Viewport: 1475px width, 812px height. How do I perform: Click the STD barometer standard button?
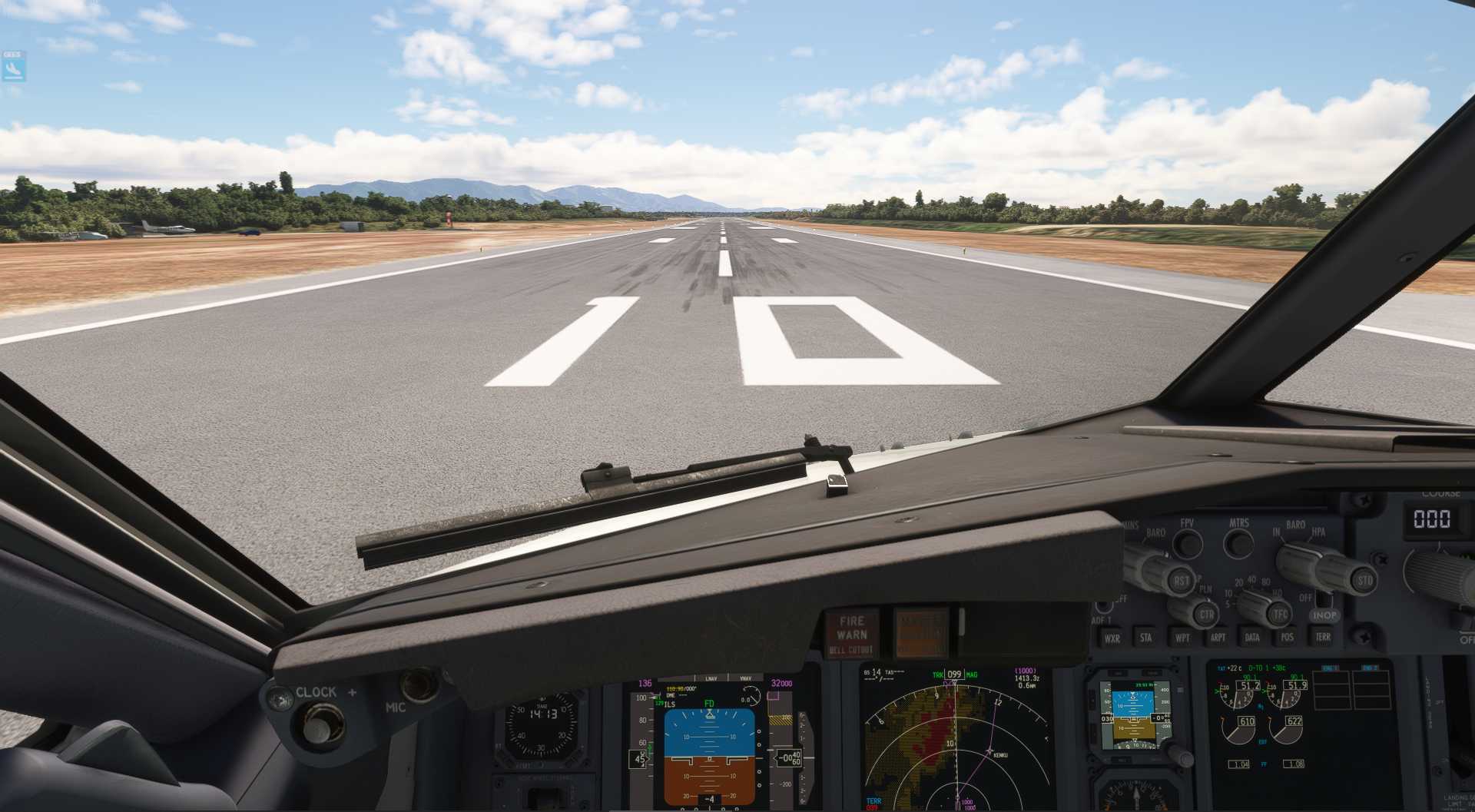[x=1364, y=580]
